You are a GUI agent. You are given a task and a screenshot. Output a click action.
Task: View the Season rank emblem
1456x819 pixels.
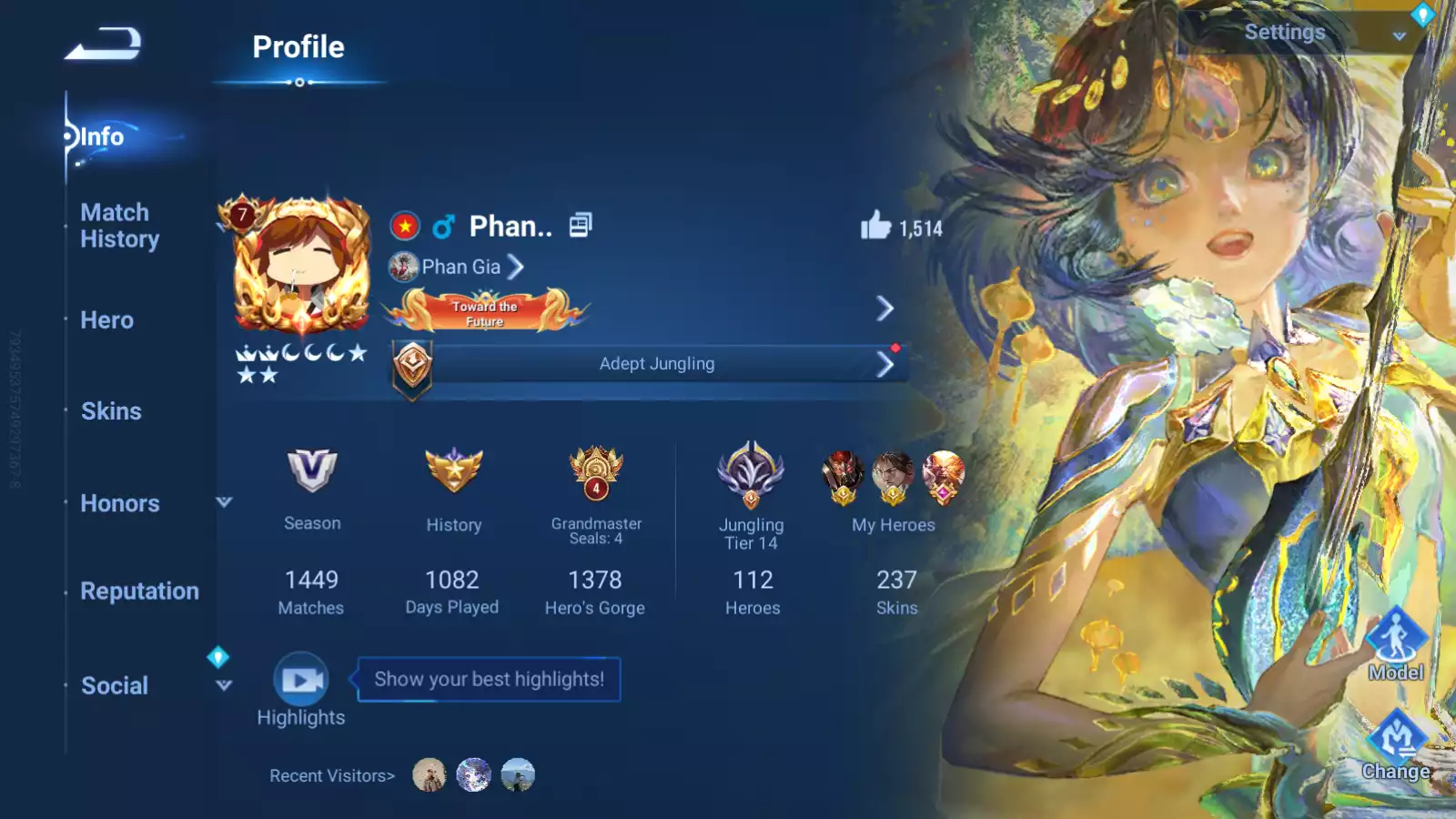pyautogui.click(x=312, y=470)
